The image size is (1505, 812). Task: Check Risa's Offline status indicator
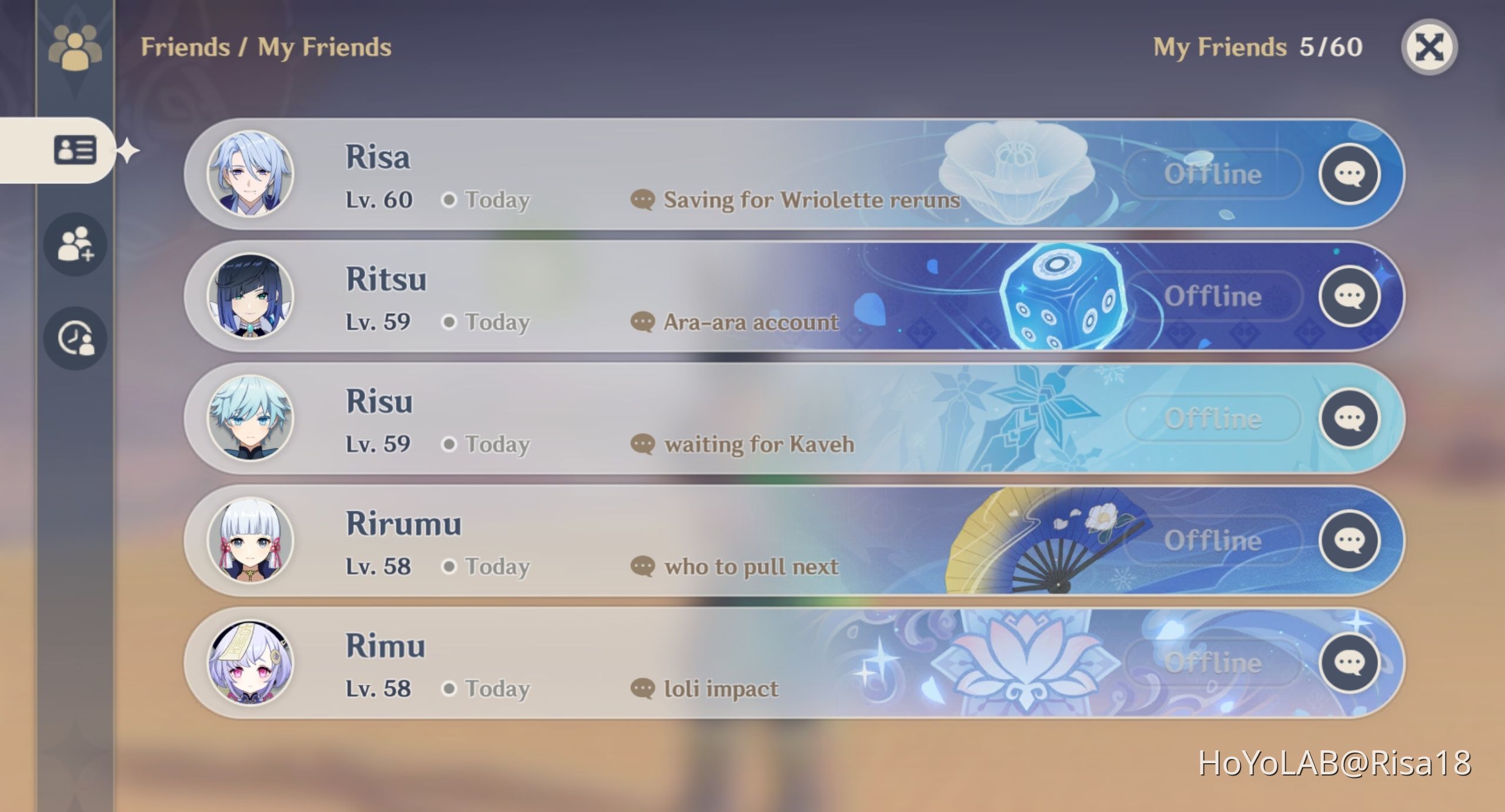coord(1211,173)
